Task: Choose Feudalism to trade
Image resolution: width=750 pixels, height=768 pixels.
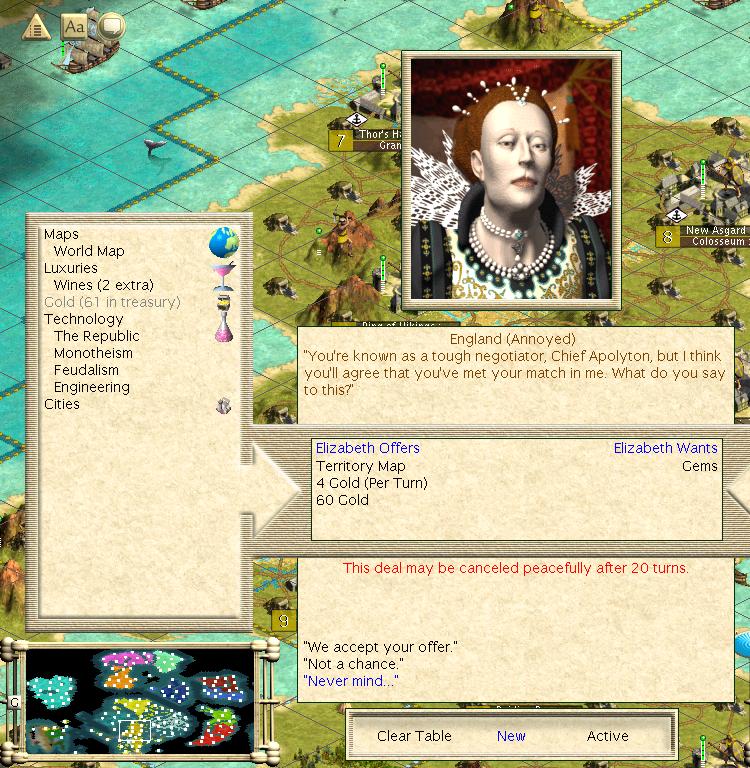Action: click(86, 370)
